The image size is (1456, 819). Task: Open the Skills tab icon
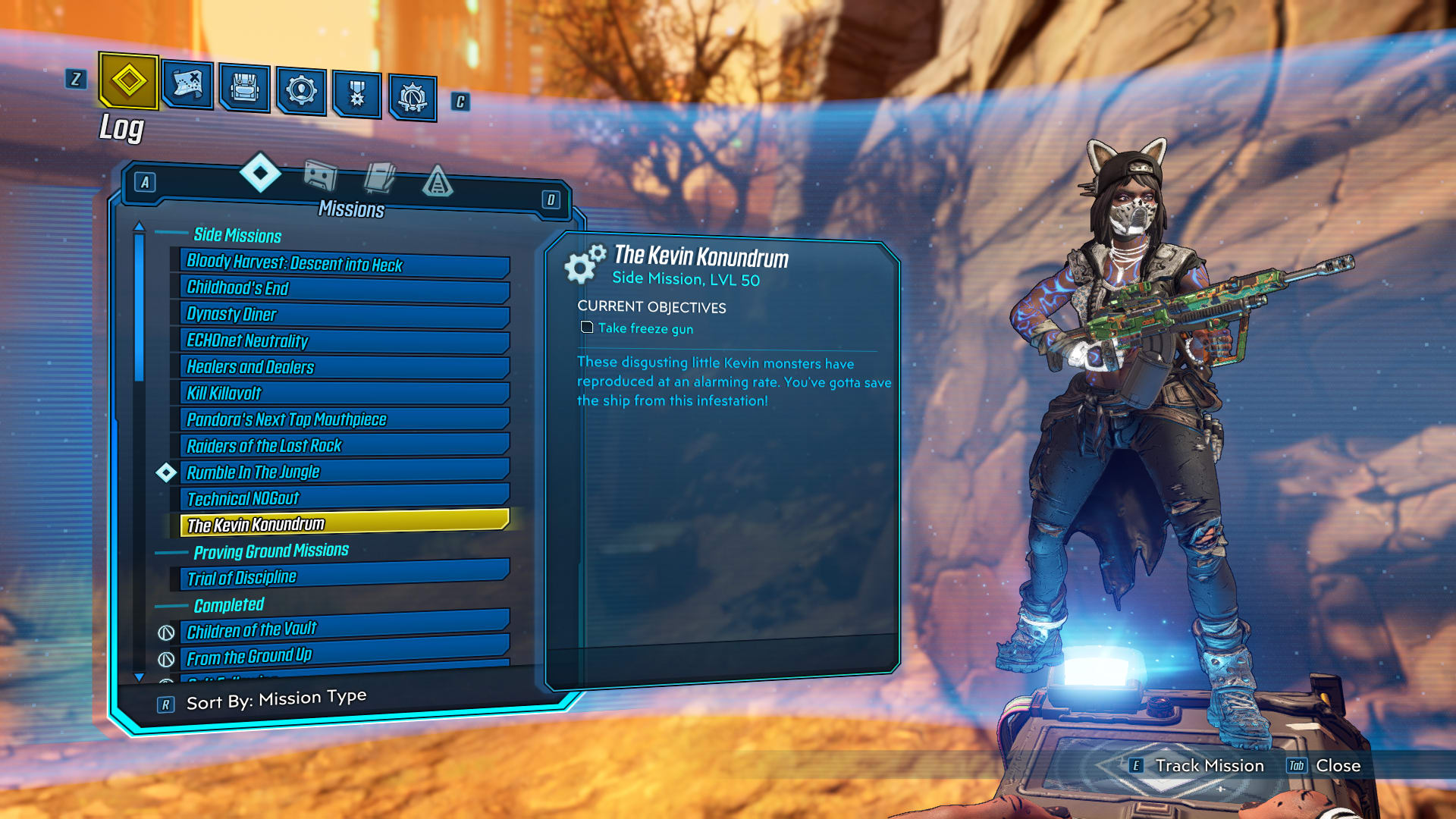click(301, 91)
